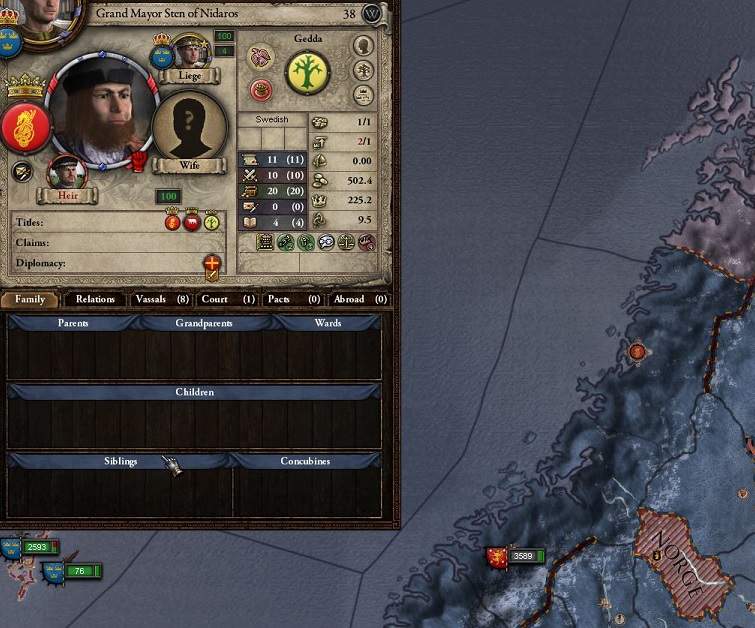The height and width of the screenshot is (628, 755).
Task: Open the diplomacy shield icon with cross
Action: [x=212, y=265]
